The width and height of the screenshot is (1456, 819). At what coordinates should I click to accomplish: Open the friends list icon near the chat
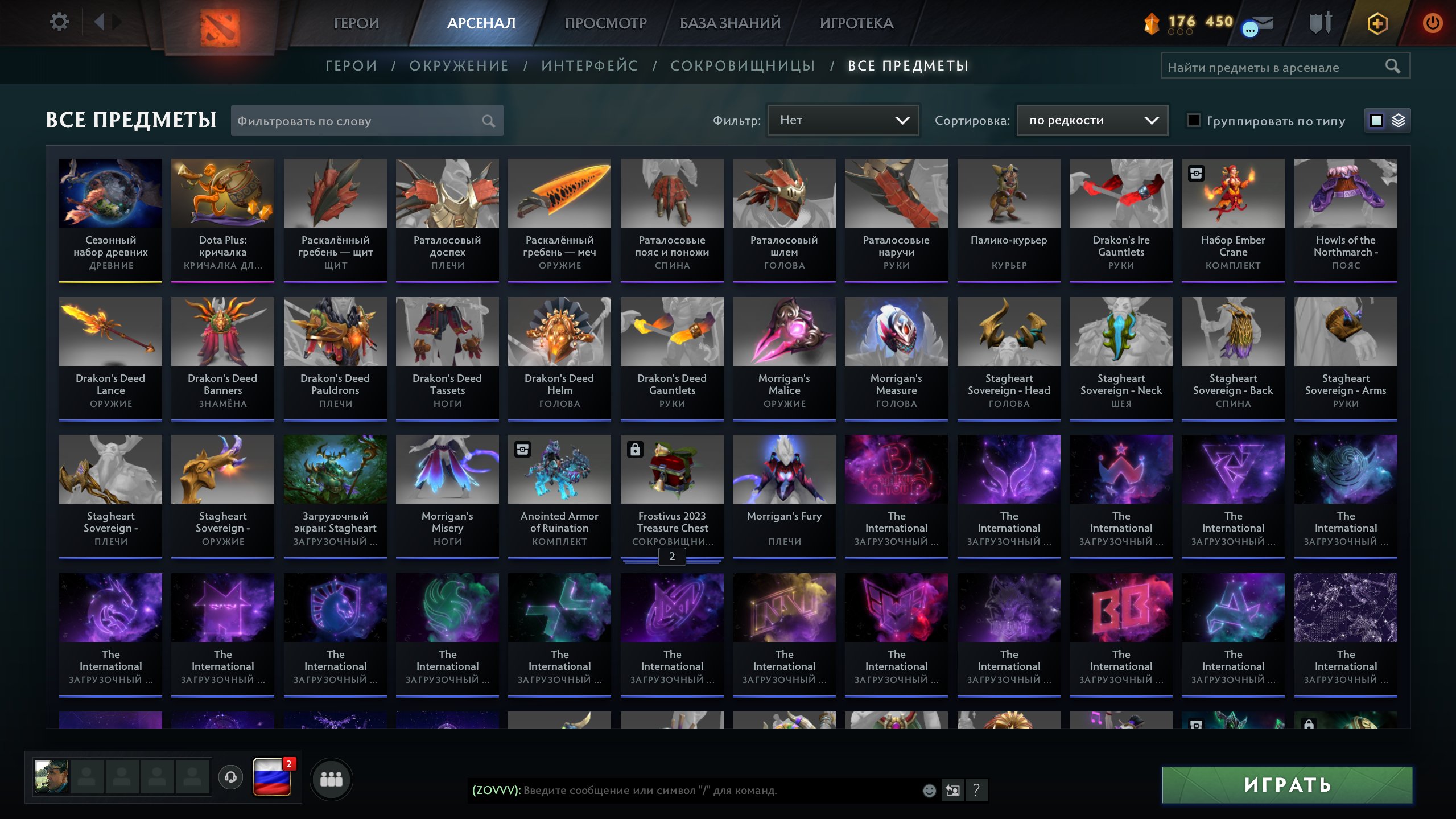[333, 779]
